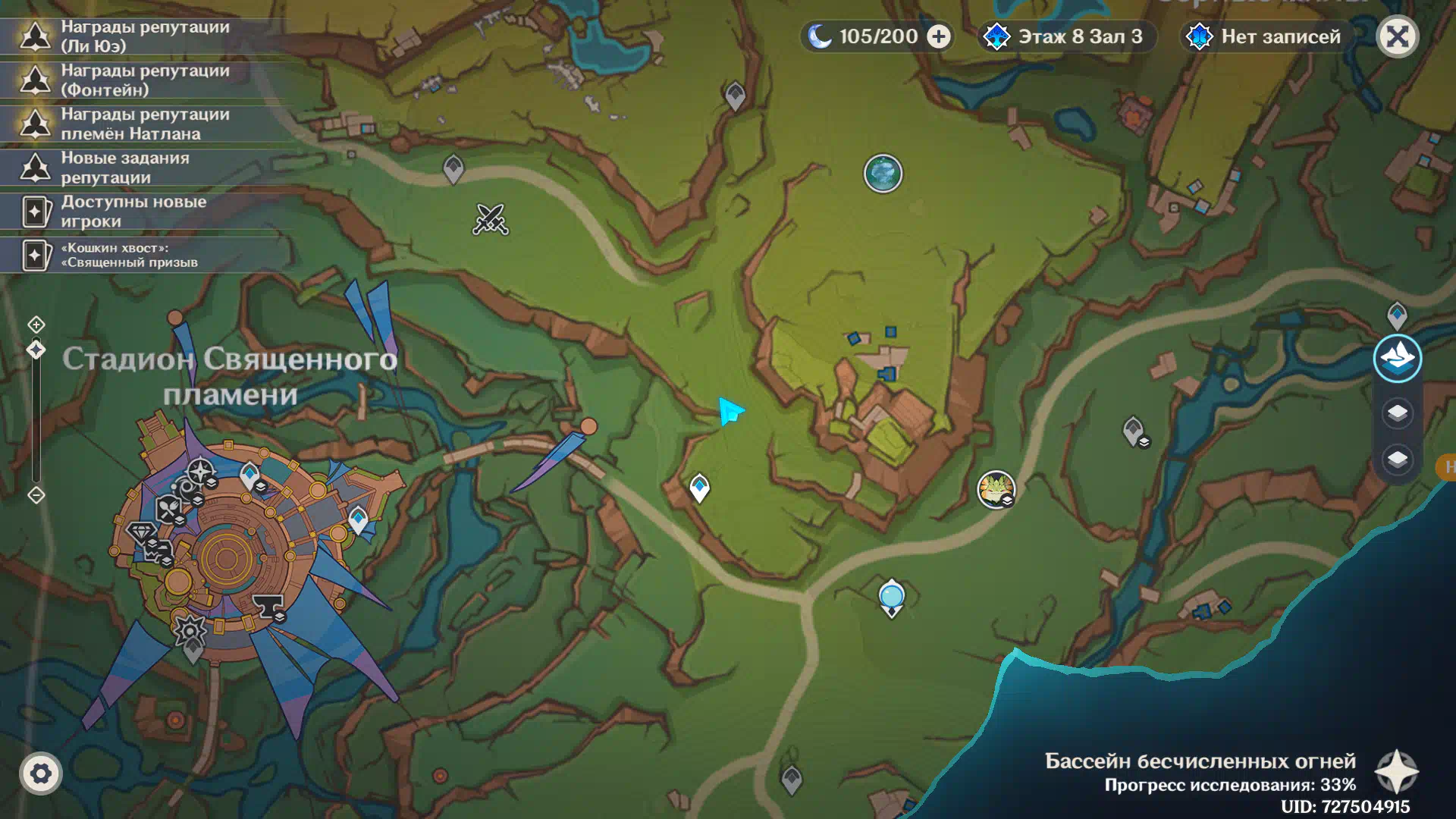Open Награды репутации (Фонтейн) notification
Image resolution: width=1456 pixels, height=819 pixels.
pos(144,80)
